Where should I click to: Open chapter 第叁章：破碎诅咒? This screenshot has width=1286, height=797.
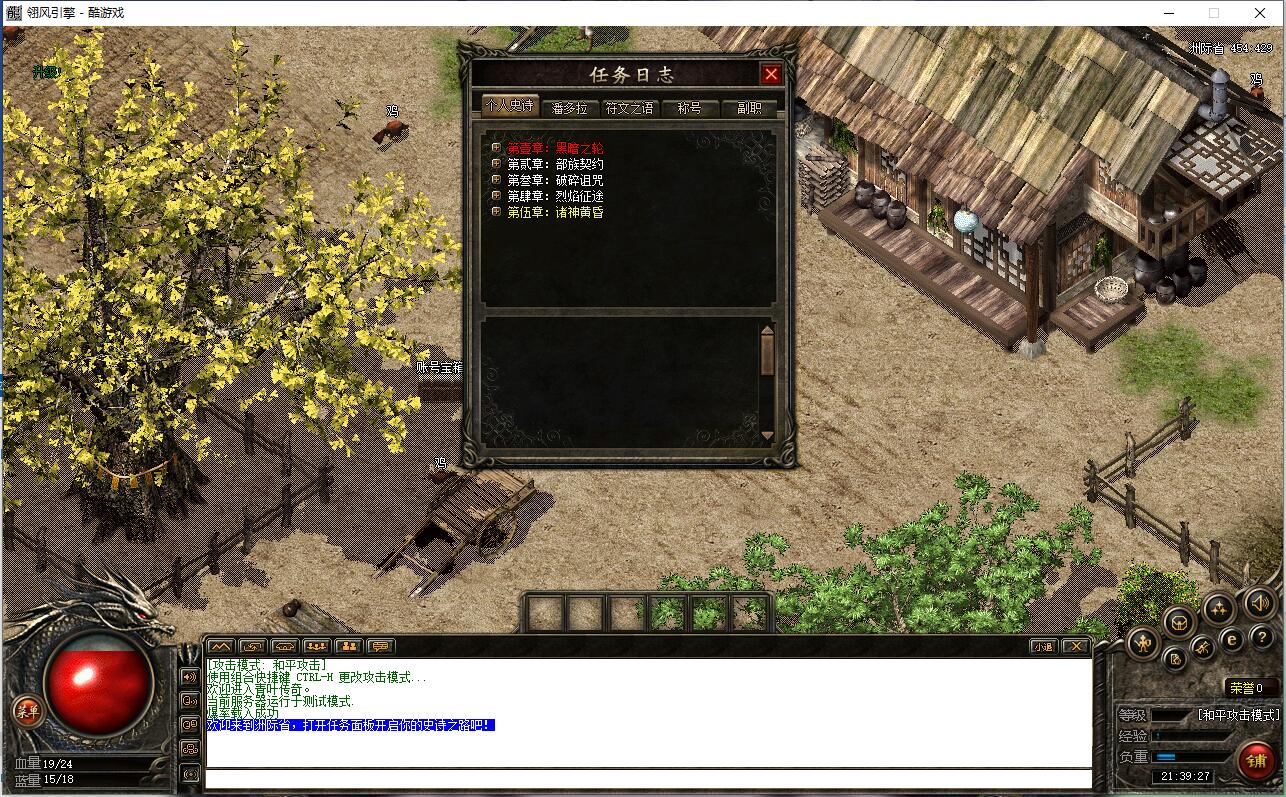pos(555,180)
